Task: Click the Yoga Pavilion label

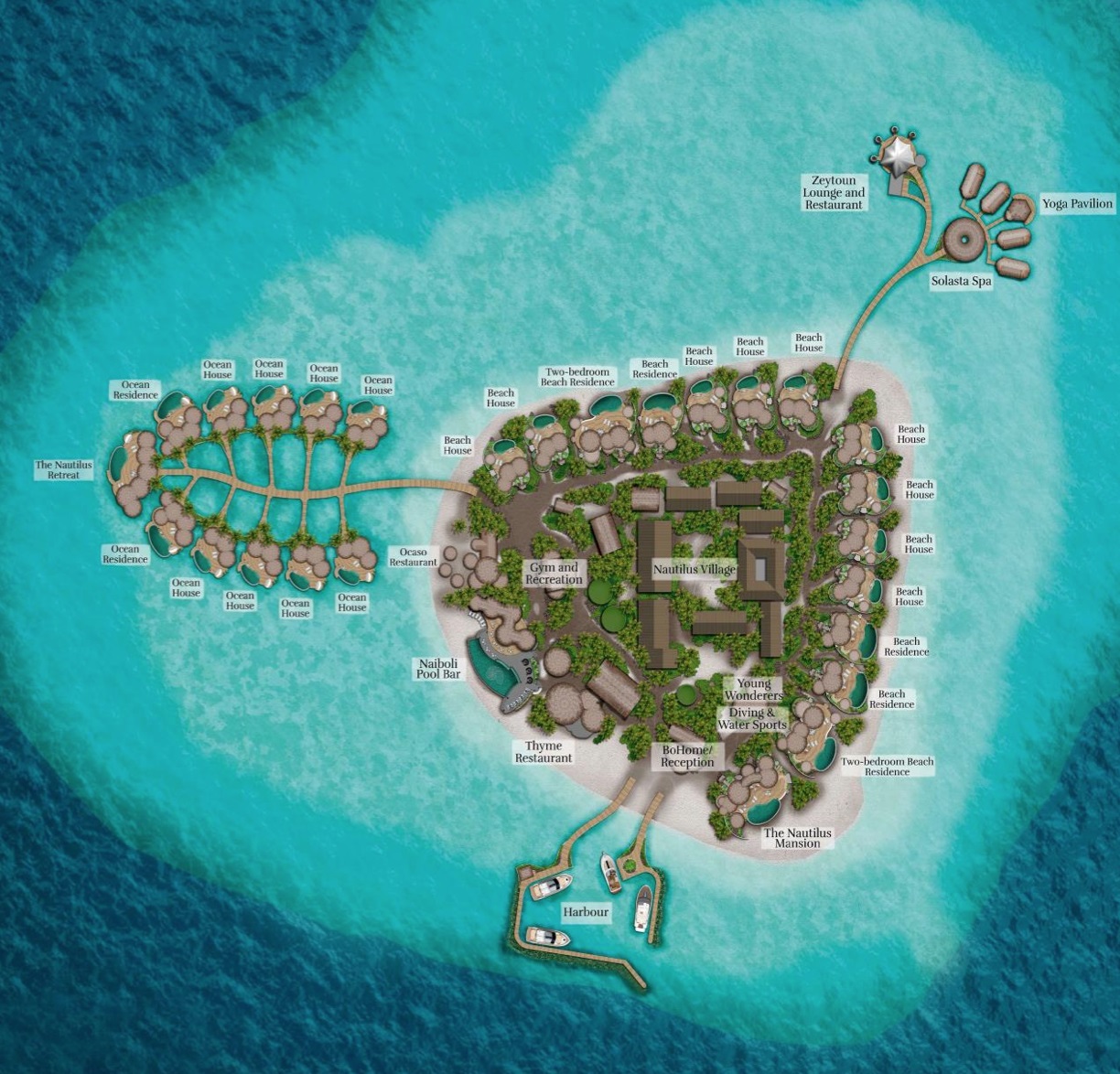Action: [x=1078, y=204]
